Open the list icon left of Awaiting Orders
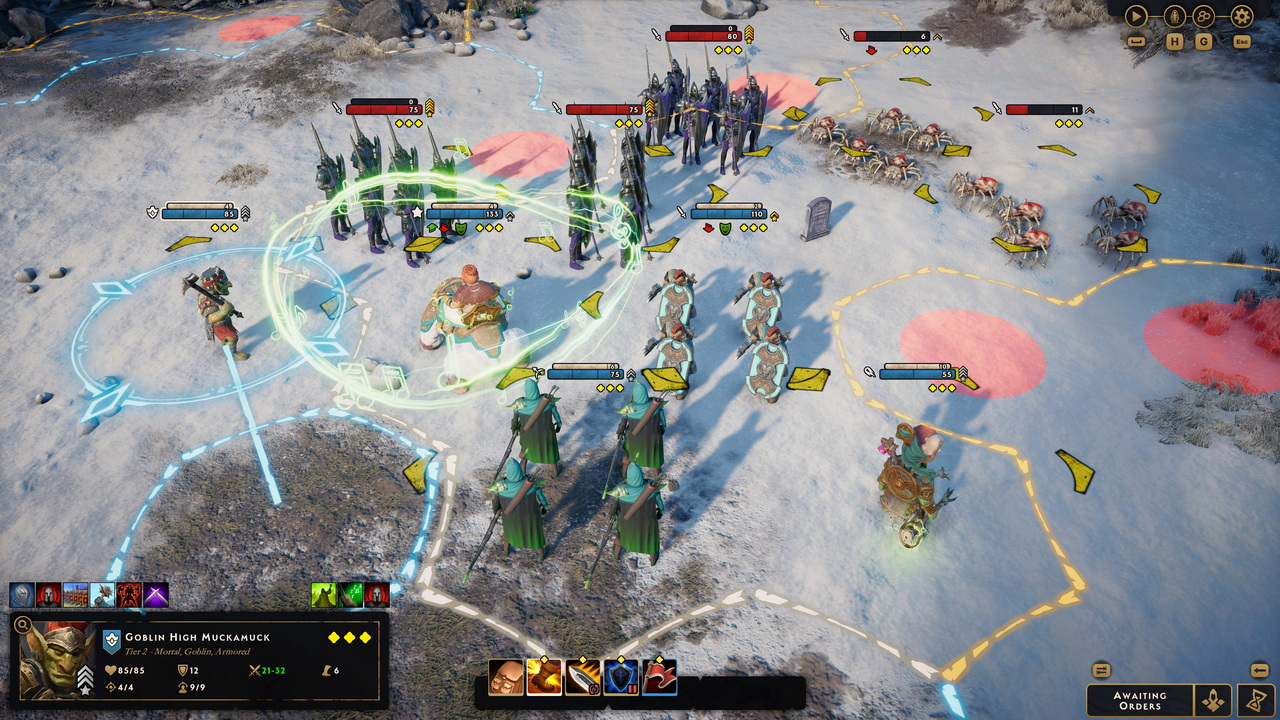The height and width of the screenshot is (720, 1280). point(1102,670)
